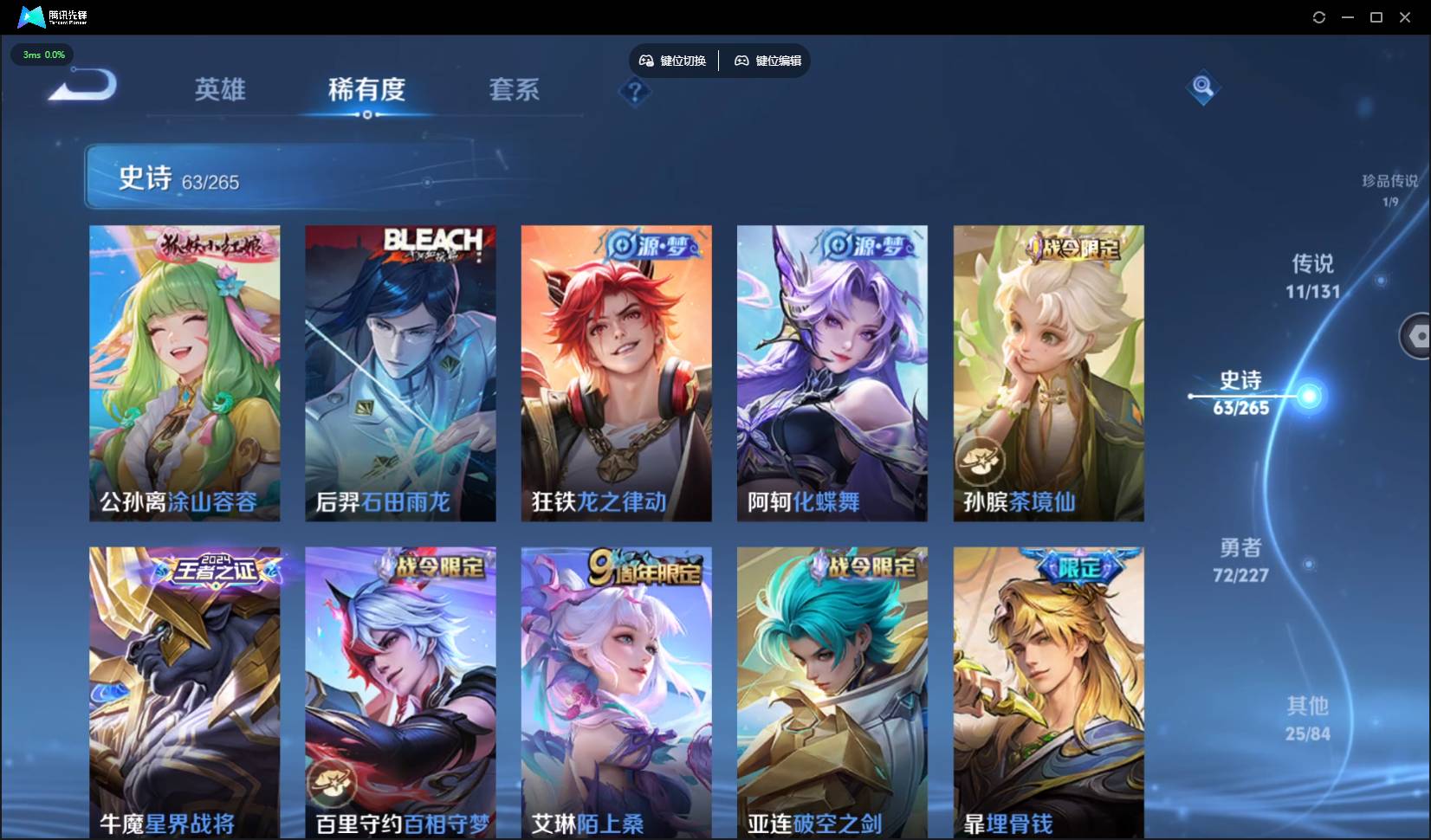Click the glowing node at 史诗 on progress track
This screenshot has height=840, width=1431.
coord(1308,396)
